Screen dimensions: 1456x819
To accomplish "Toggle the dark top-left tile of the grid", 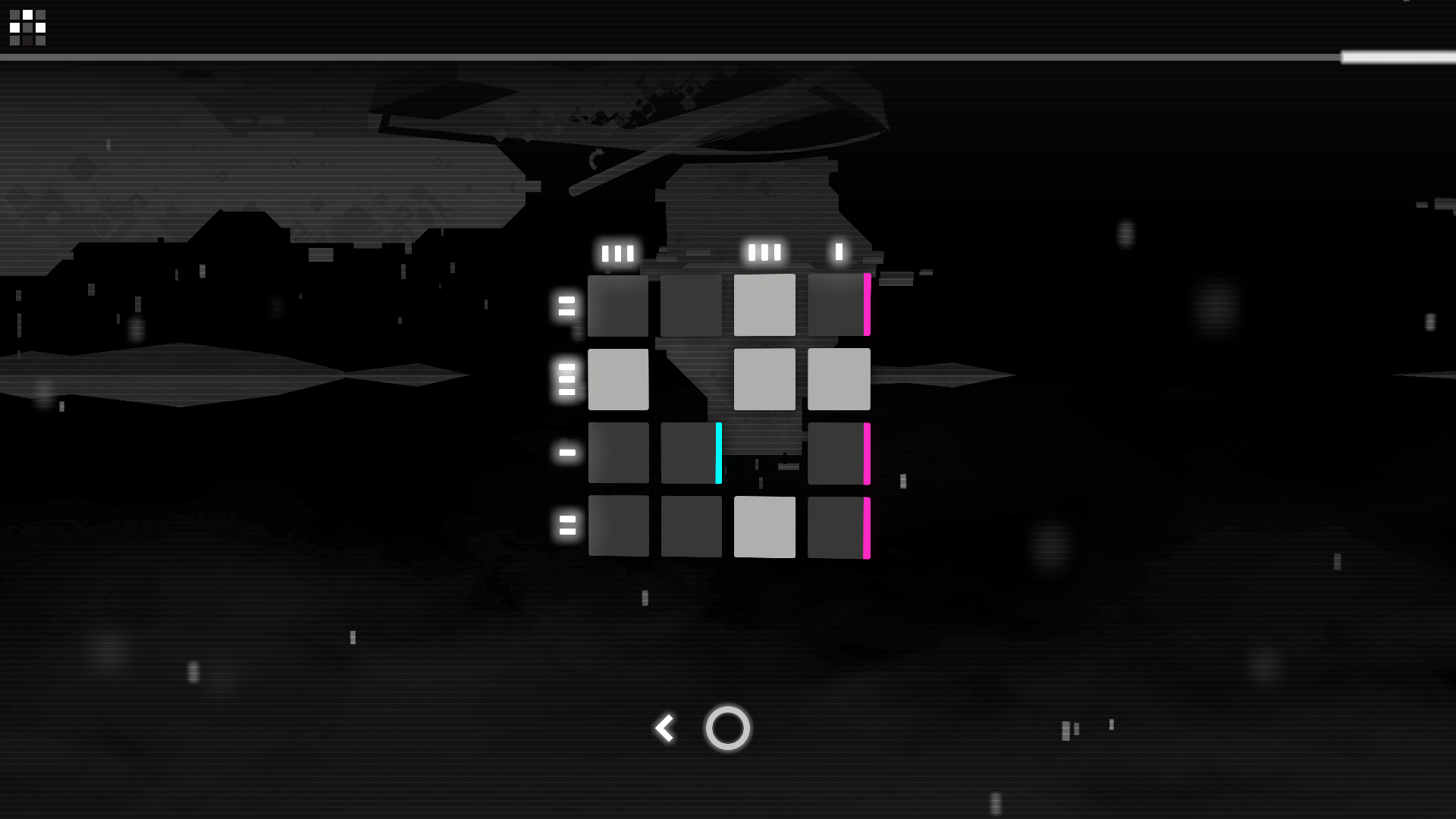I will (618, 305).
